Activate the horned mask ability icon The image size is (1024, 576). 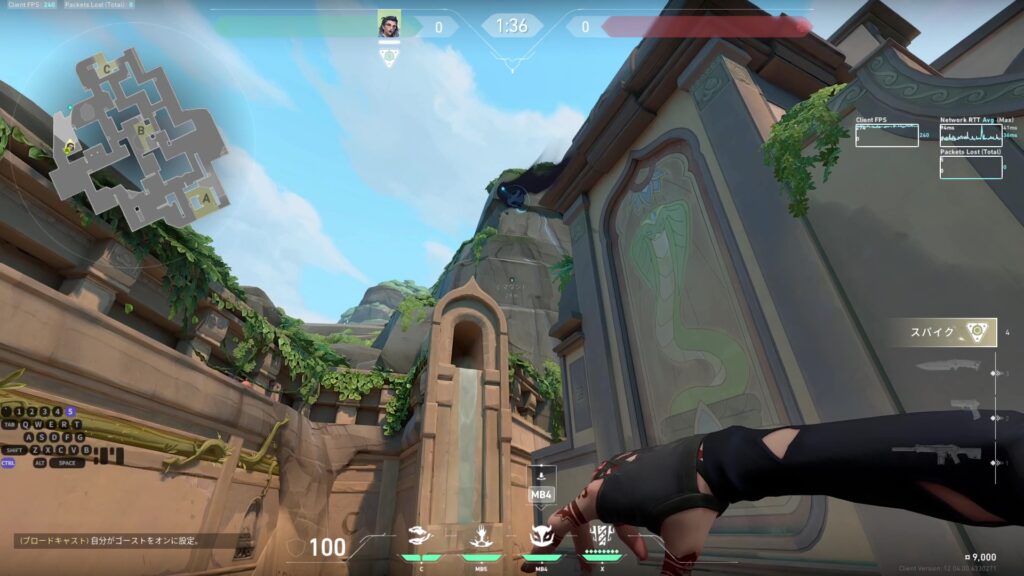(541, 537)
